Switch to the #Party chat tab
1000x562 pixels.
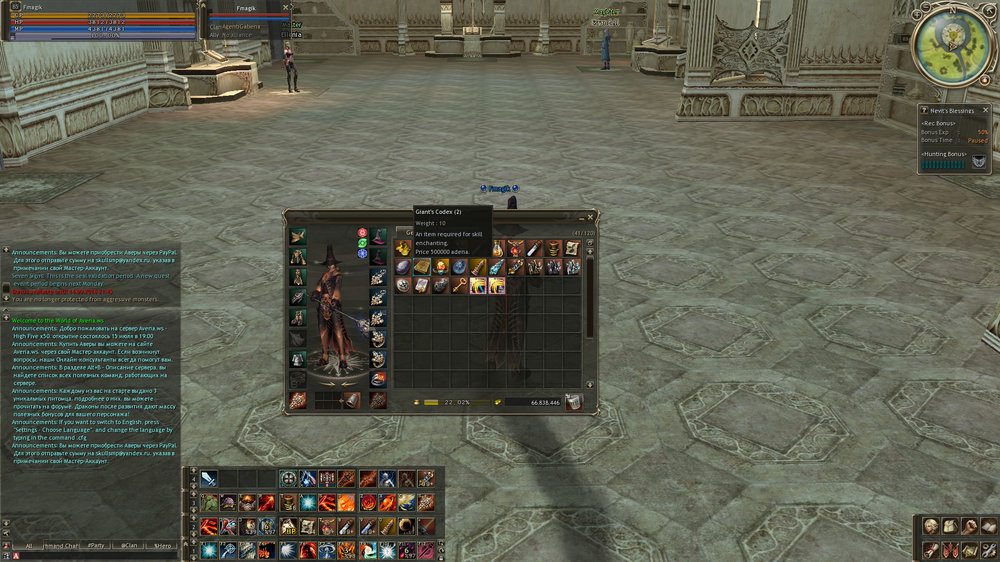click(97, 546)
